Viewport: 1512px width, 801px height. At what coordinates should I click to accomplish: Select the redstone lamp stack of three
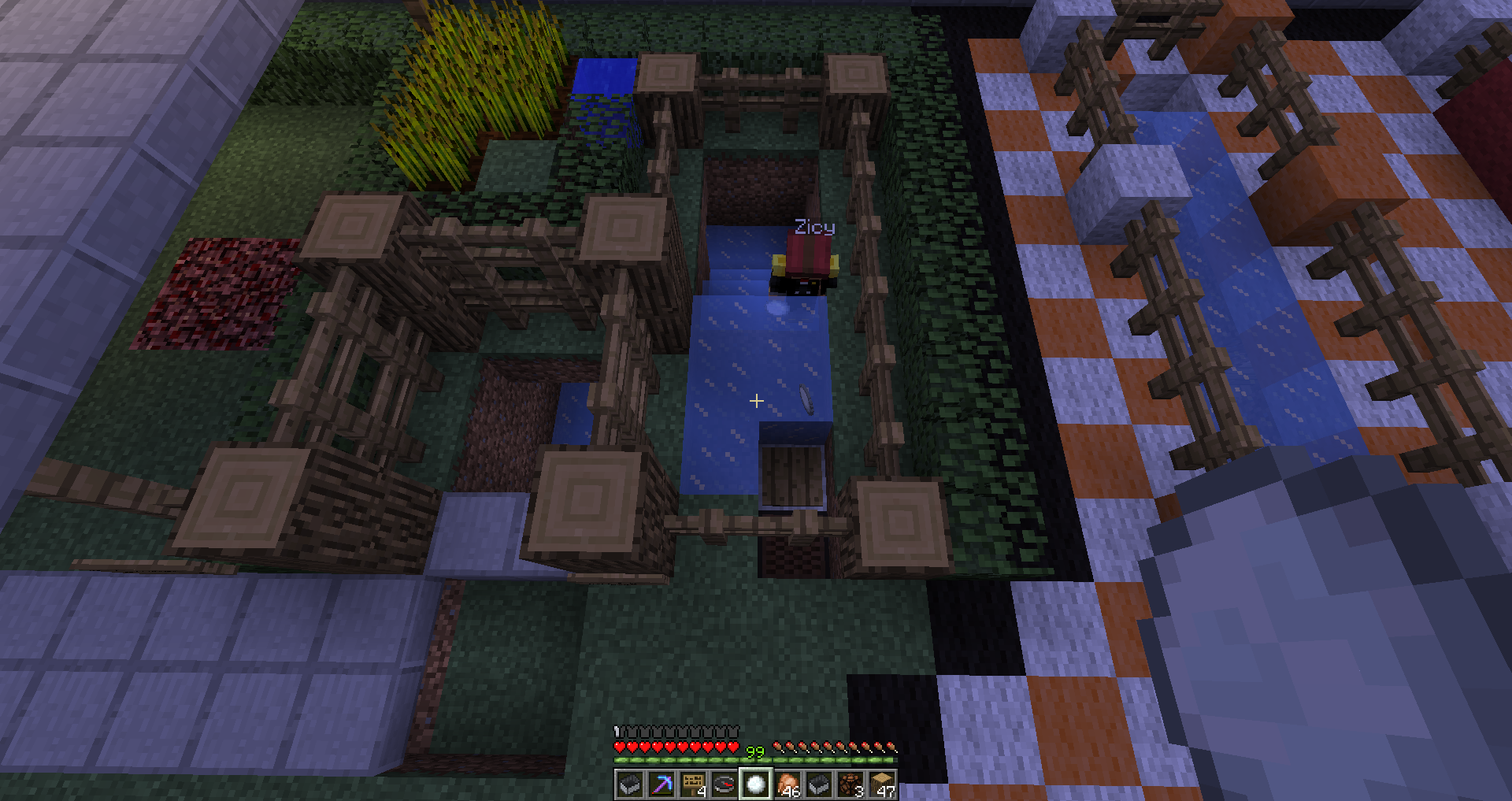[850, 784]
